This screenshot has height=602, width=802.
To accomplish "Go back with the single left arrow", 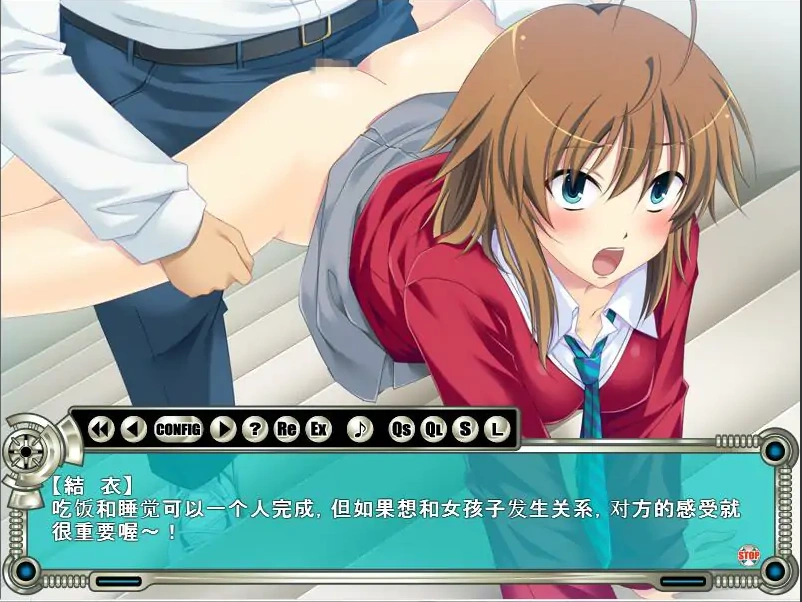I will tap(133, 430).
